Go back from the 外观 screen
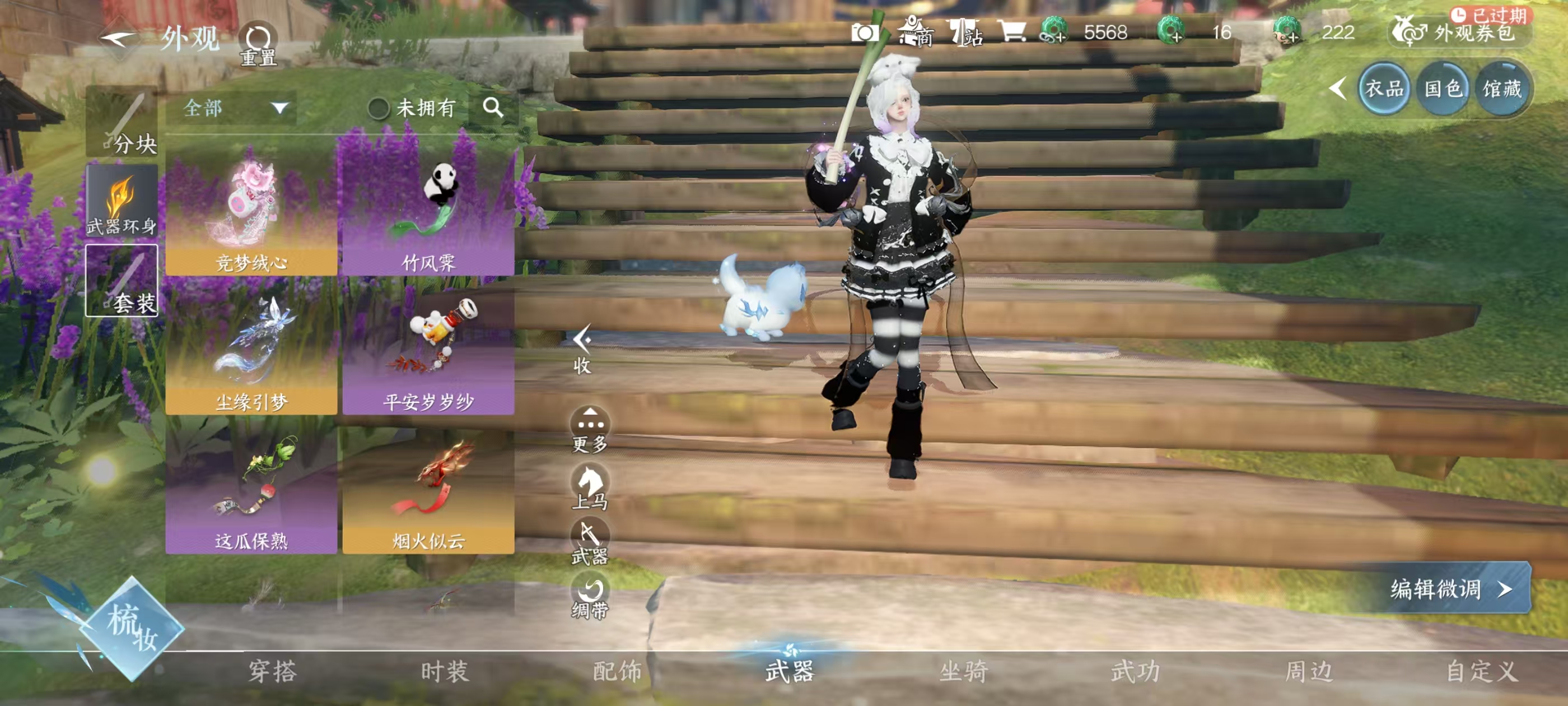The height and width of the screenshot is (706, 1568). point(119,39)
